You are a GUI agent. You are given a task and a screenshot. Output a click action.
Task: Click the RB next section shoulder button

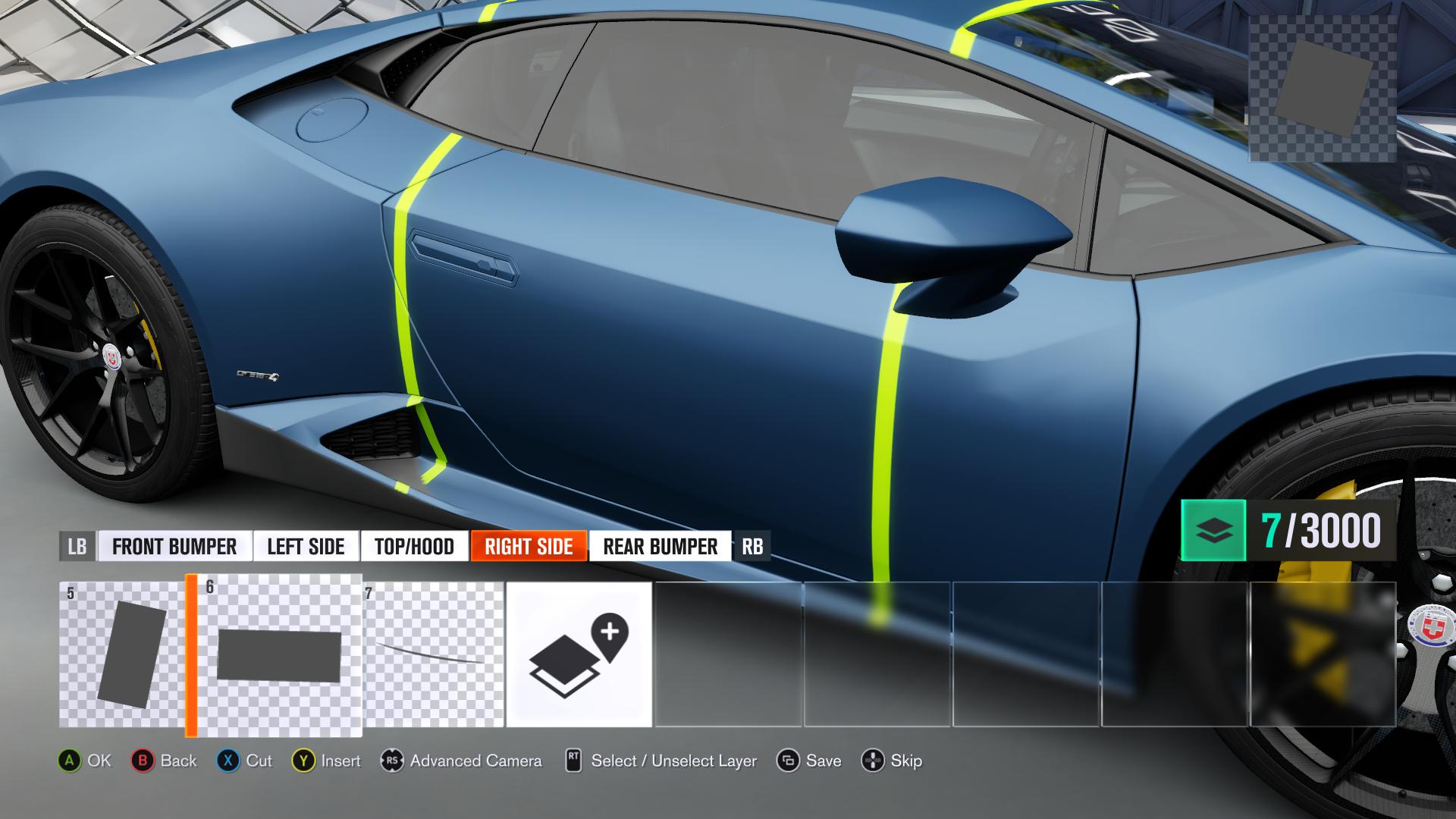[755, 546]
